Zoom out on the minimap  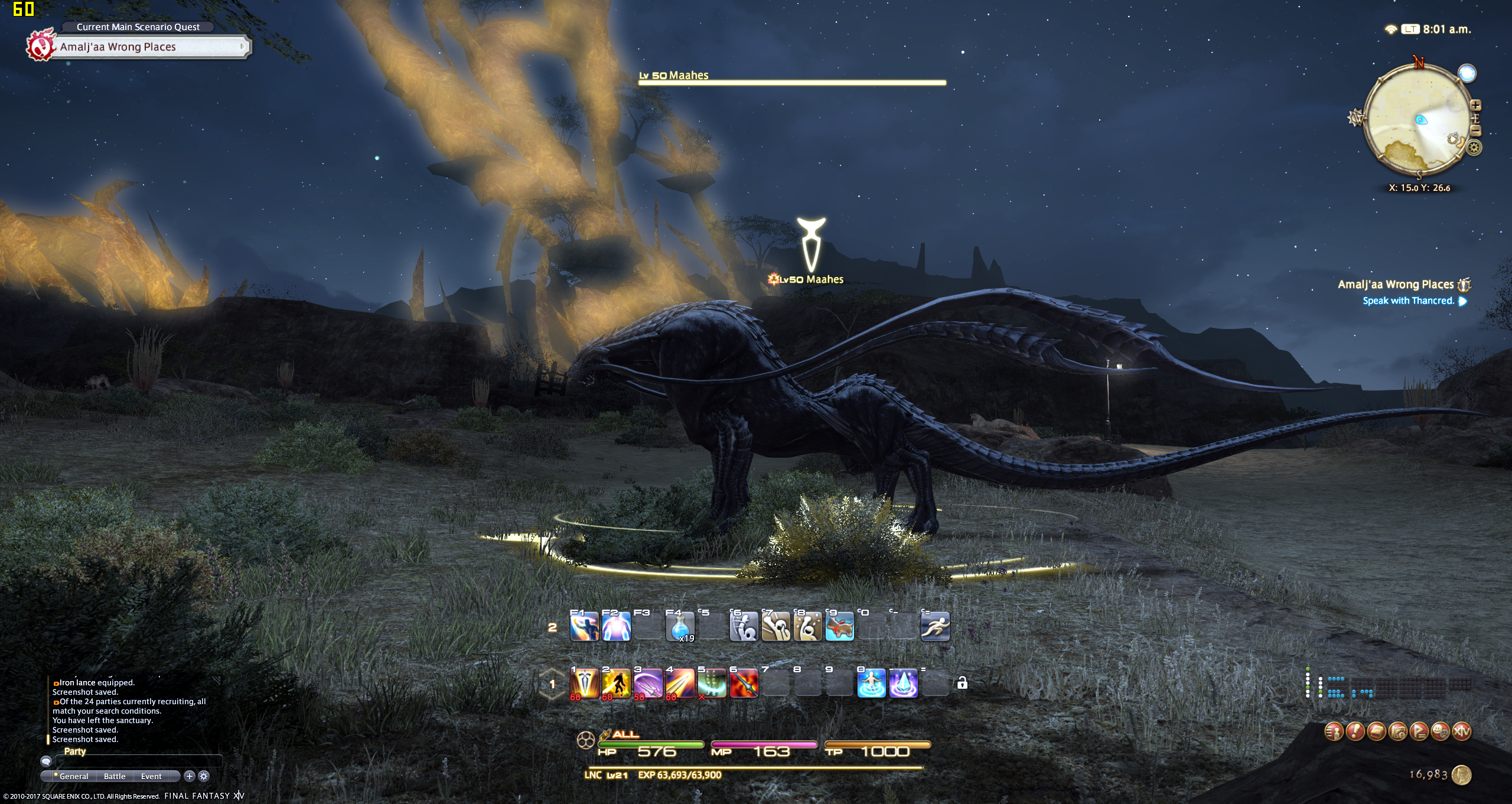(x=1475, y=131)
